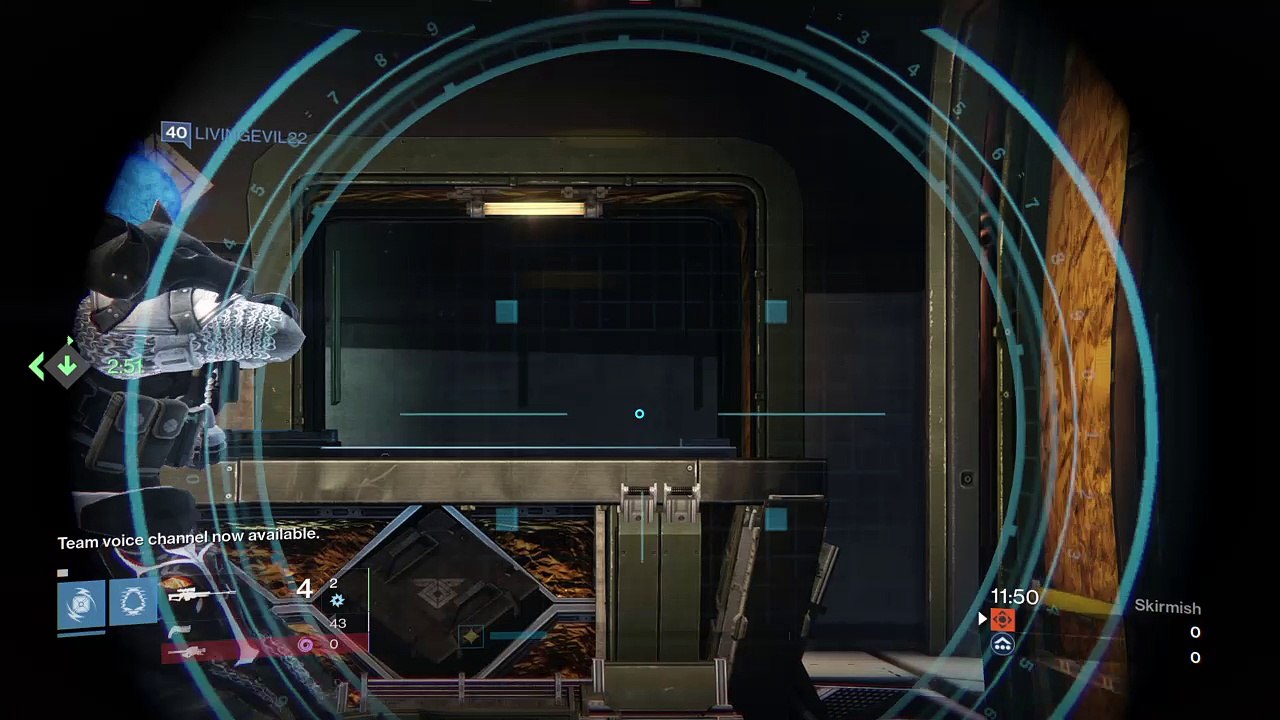The height and width of the screenshot is (720, 1280).
Task: Activate the melee ability icon
Action: [x=132, y=601]
